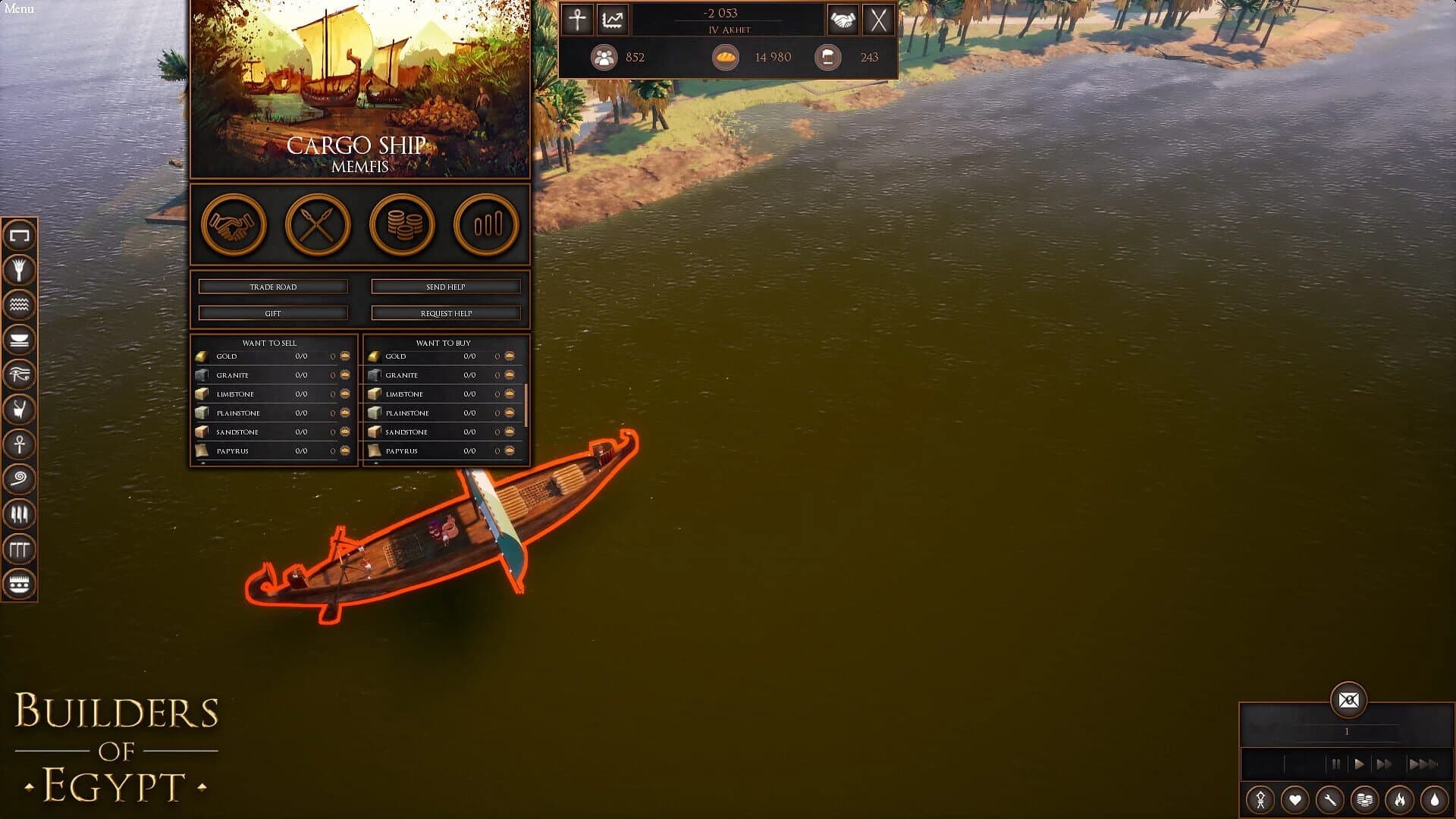Click the REQUEST HELP button
The height and width of the screenshot is (819, 1456).
click(x=445, y=312)
